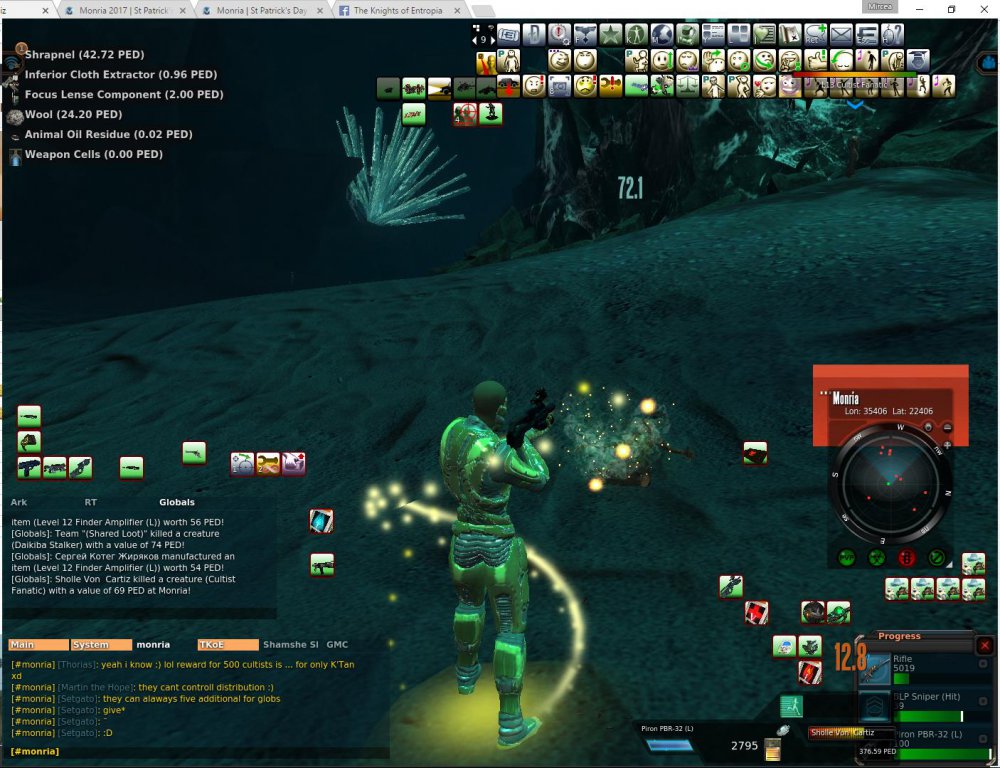Open the globe map icon
The image size is (1000, 768).
click(x=663, y=35)
